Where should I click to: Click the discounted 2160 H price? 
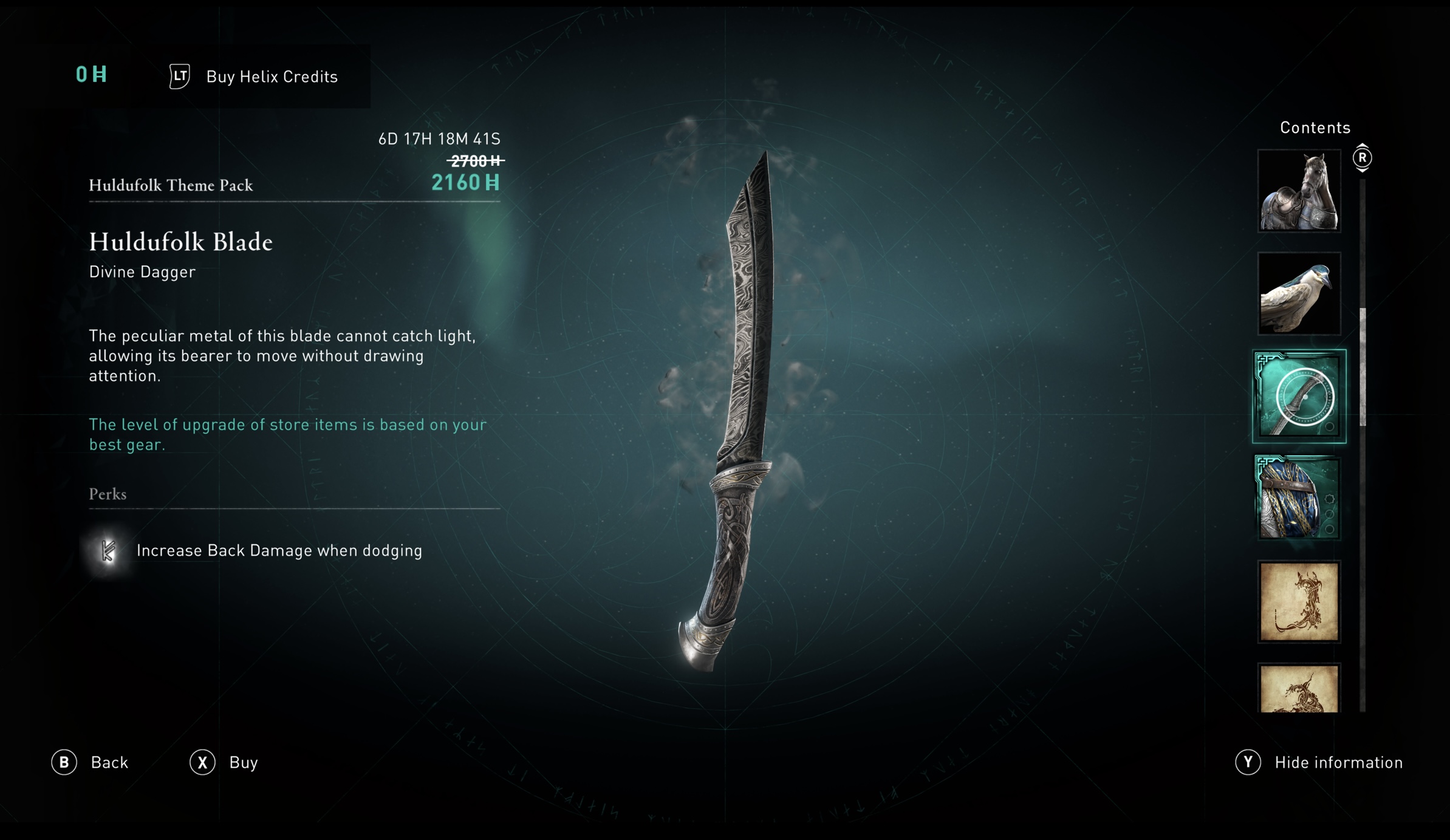(x=465, y=182)
